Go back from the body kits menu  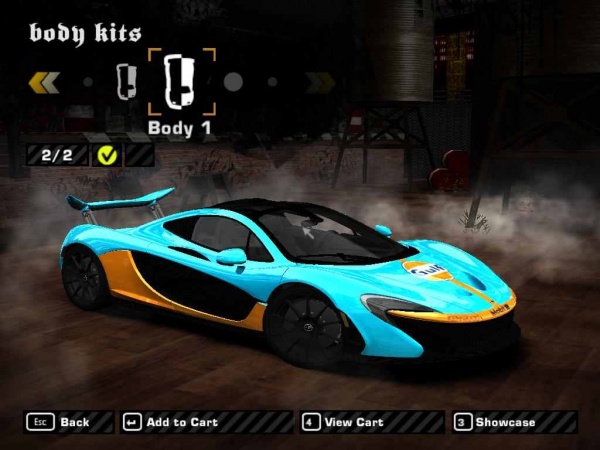point(59,422)
